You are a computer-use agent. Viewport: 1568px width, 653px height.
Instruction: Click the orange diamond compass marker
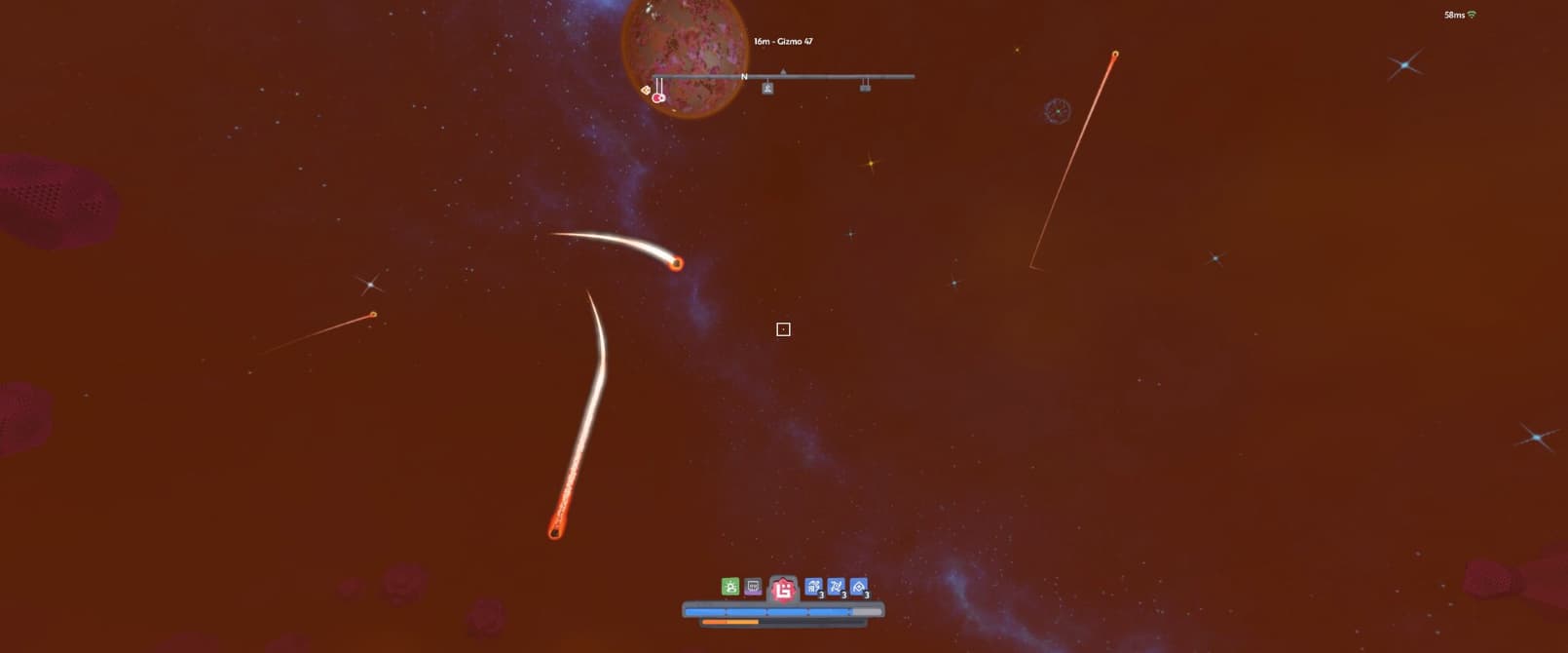pos(645,90)
